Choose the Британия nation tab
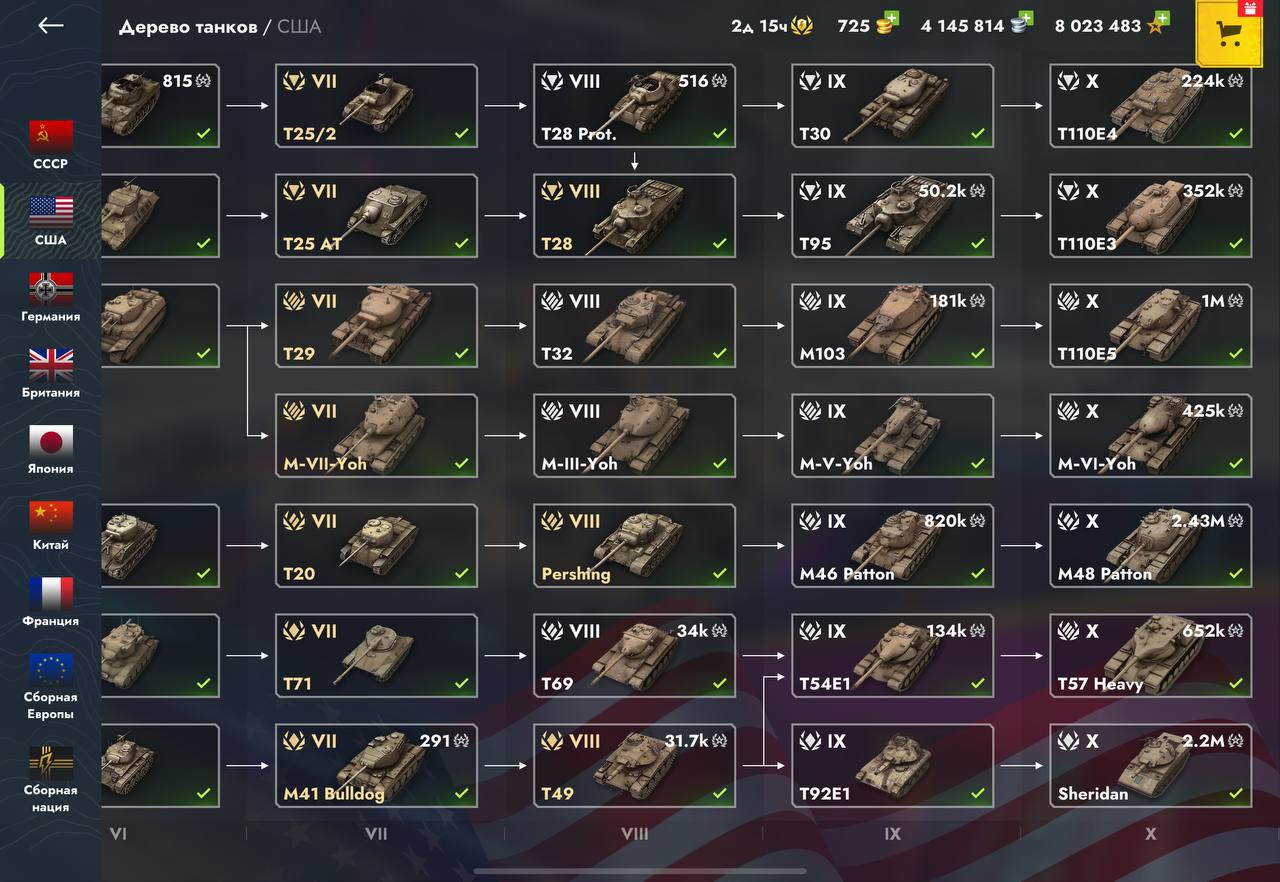The width and height of the screenshot is (1280, 882). [x=50, y=373]
